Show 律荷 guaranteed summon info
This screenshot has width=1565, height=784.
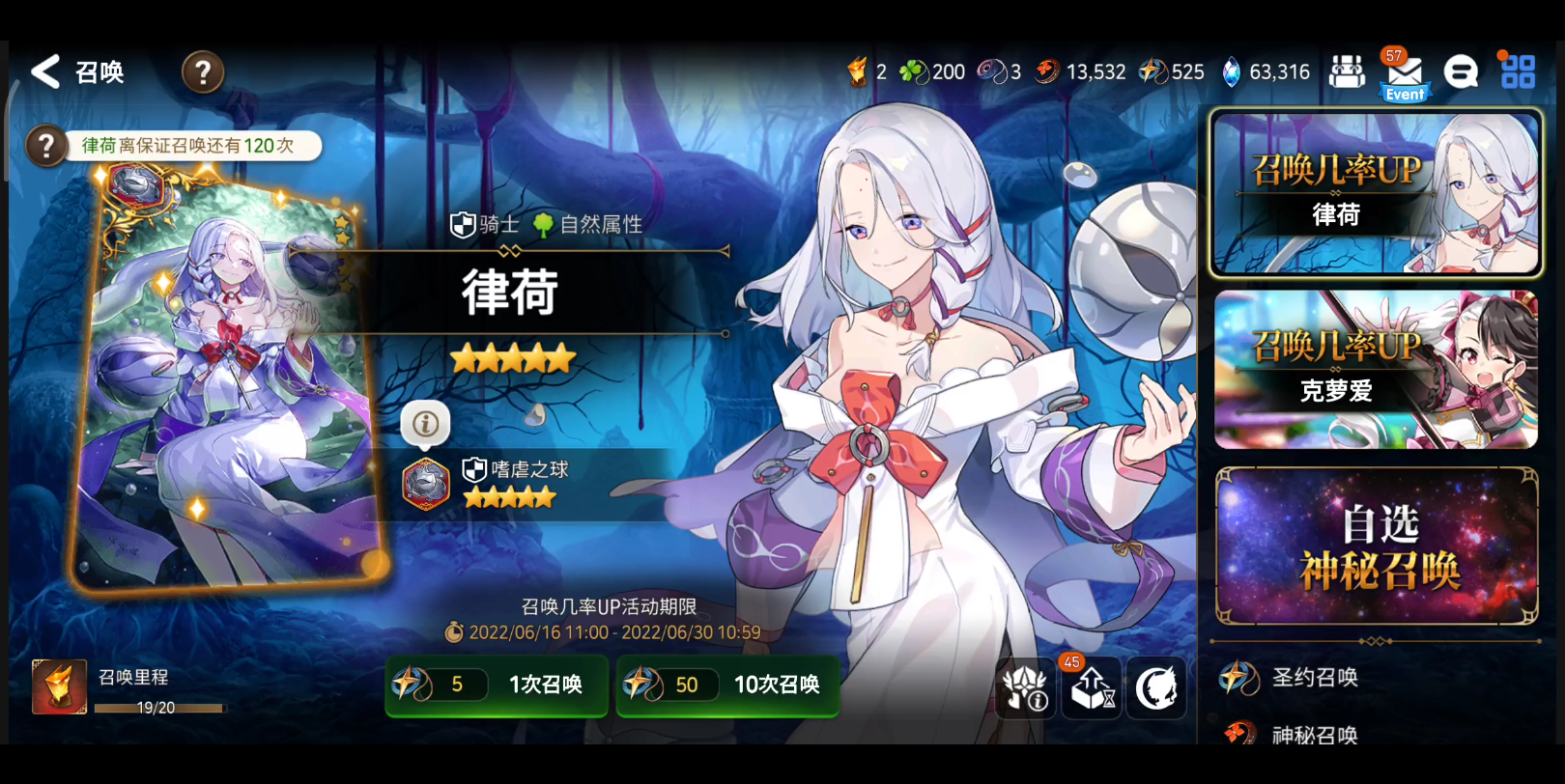click(x=45, y=147)
